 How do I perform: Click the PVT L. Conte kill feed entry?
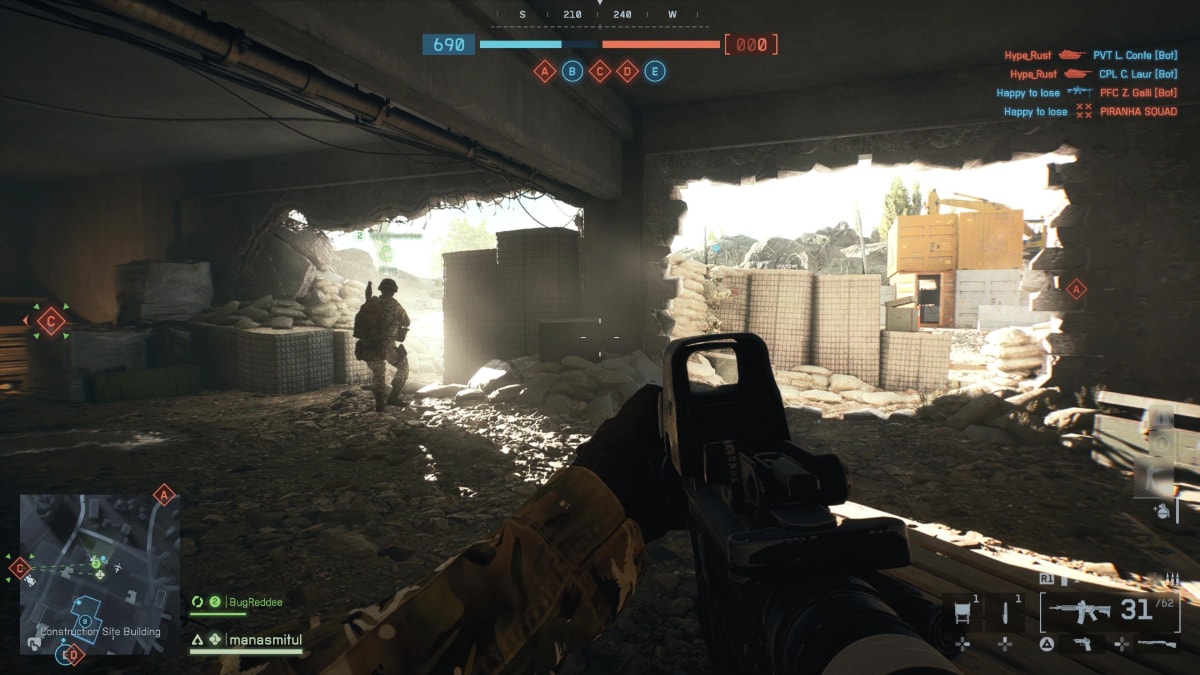tap(1134, 56)
